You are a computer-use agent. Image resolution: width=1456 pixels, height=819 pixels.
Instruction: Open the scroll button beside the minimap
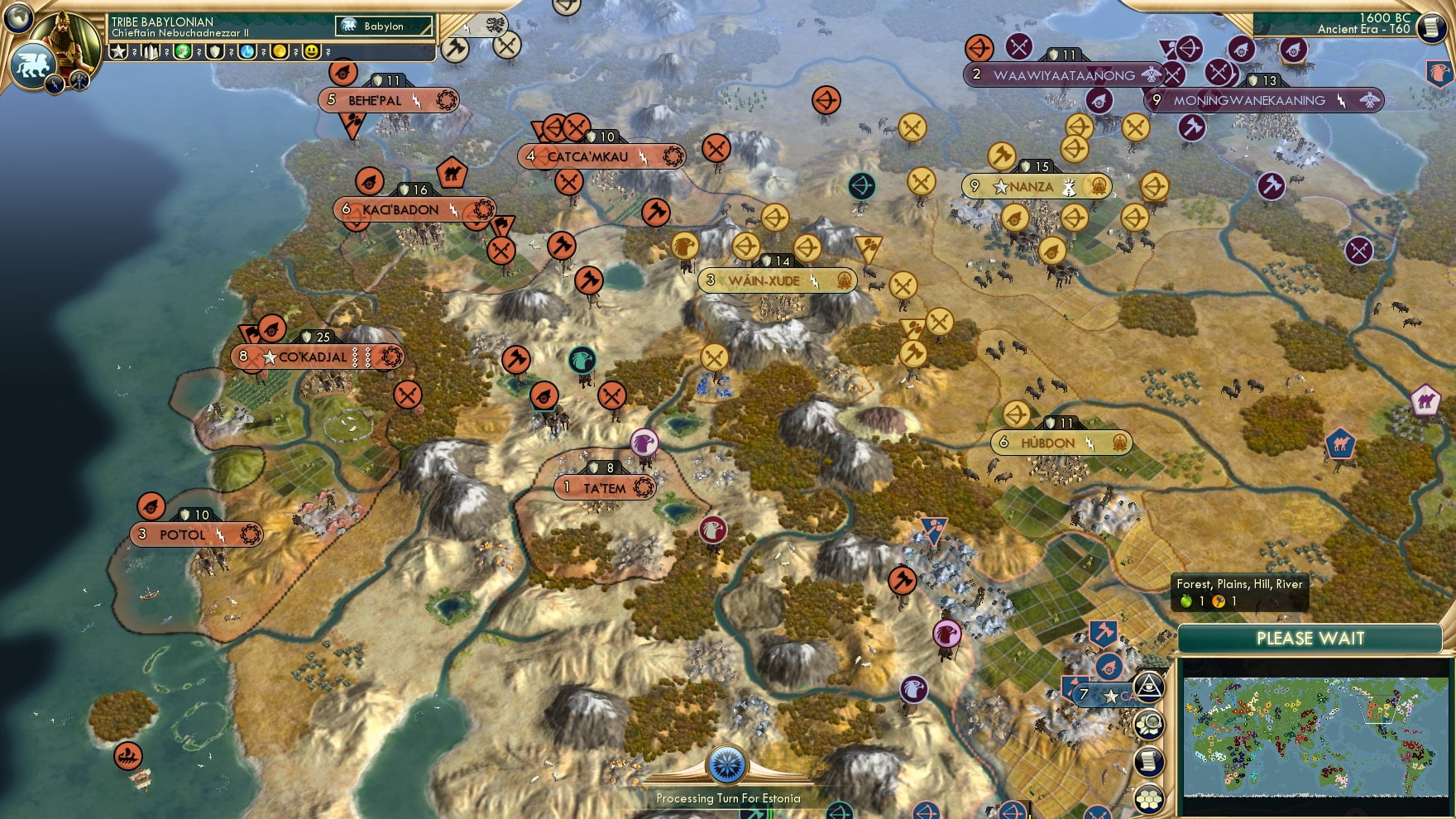click(x=1149, y=762)
